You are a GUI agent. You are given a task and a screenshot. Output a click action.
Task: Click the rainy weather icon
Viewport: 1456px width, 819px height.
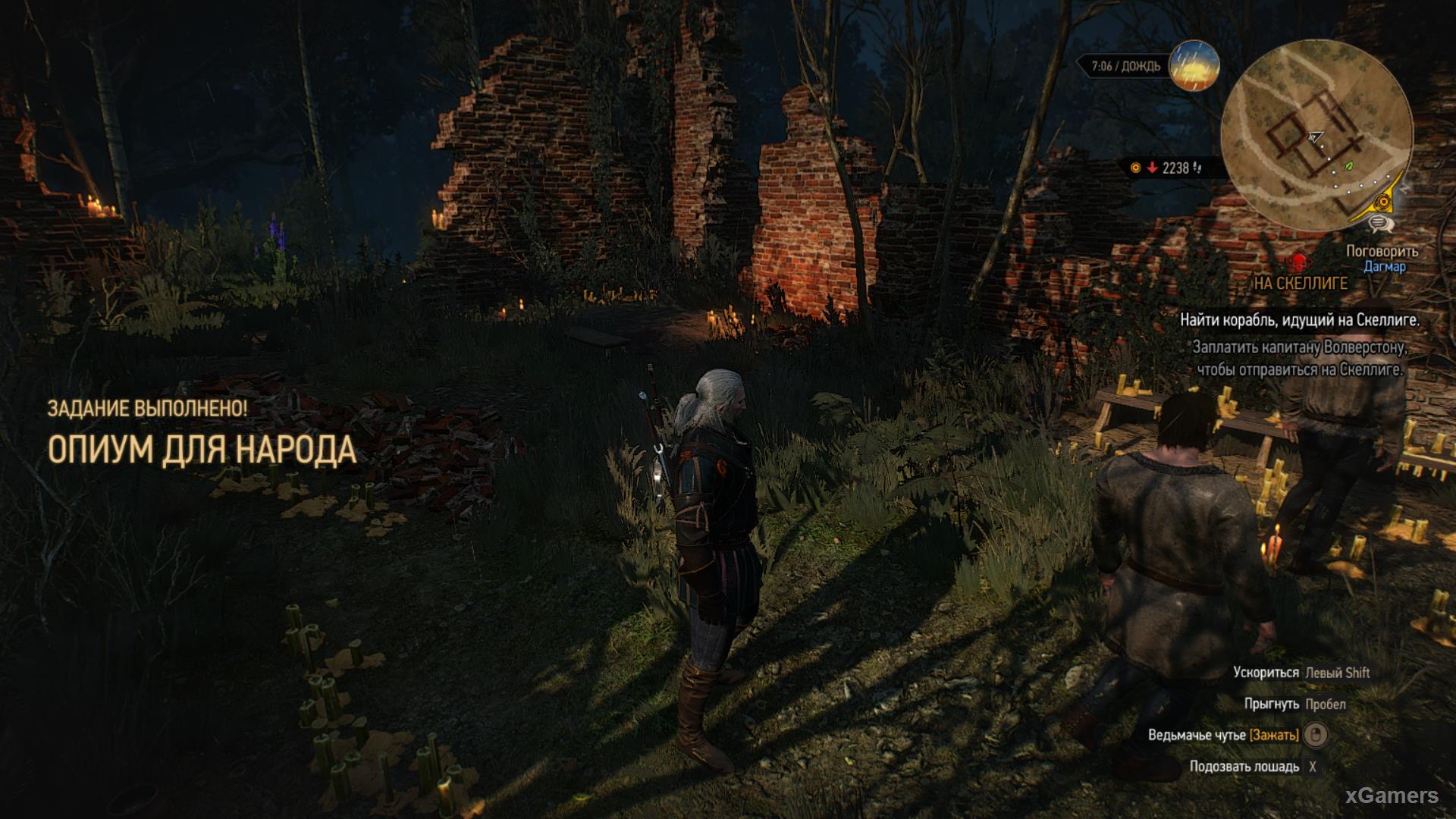tap(1194, 67)
